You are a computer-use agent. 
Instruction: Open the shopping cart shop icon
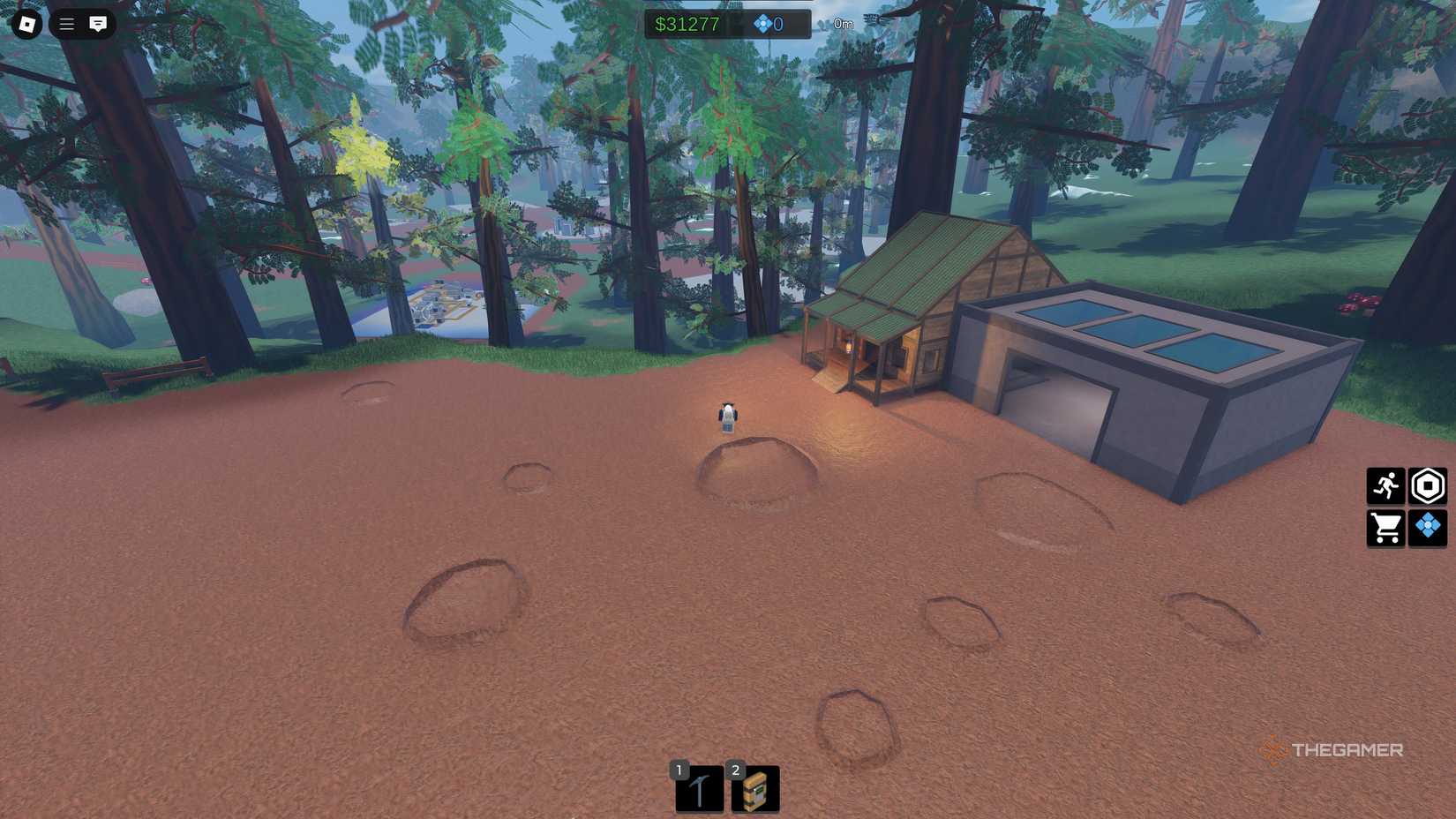[1385, 528]
